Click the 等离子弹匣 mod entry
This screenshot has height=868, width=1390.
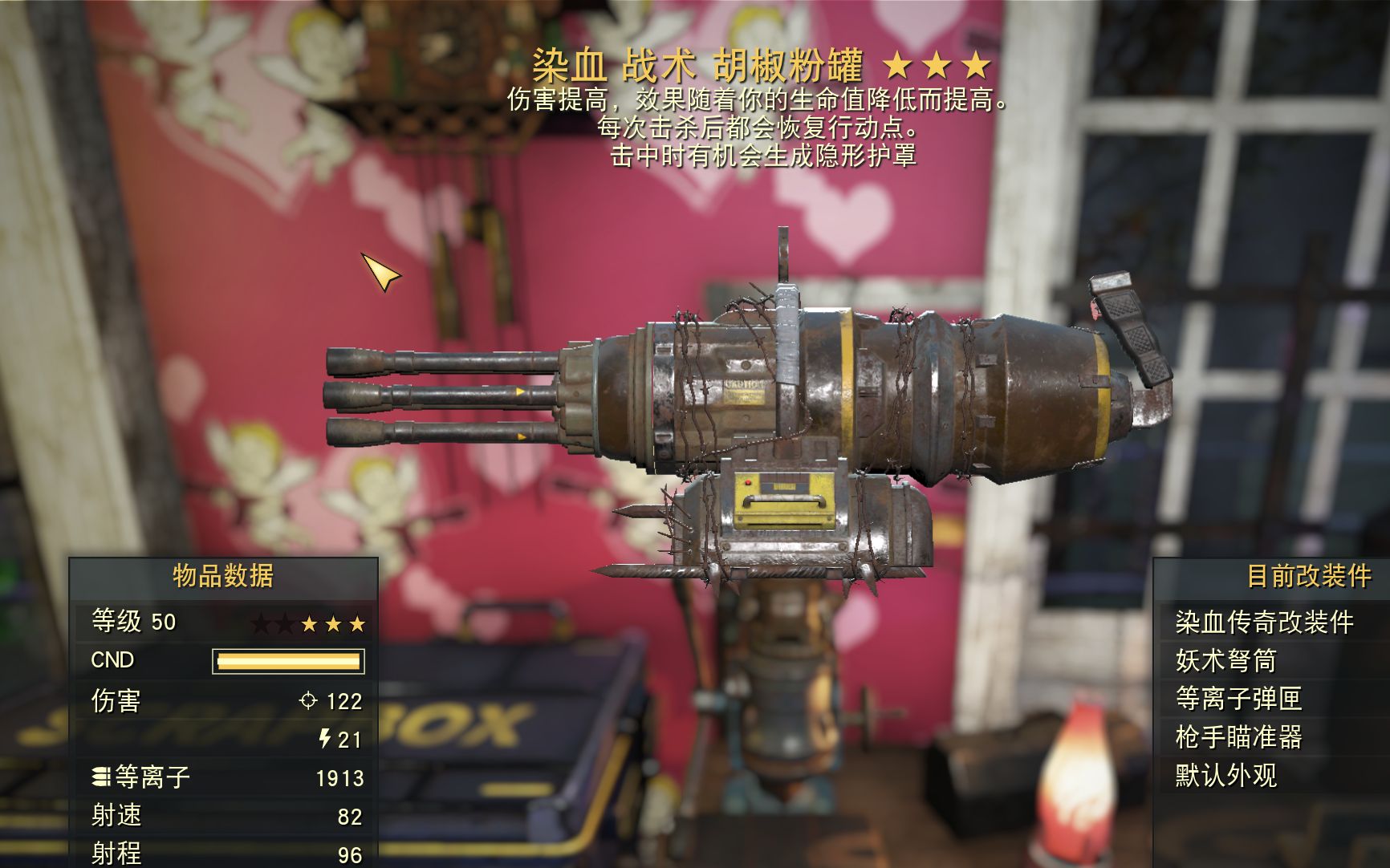point(1238,699)
